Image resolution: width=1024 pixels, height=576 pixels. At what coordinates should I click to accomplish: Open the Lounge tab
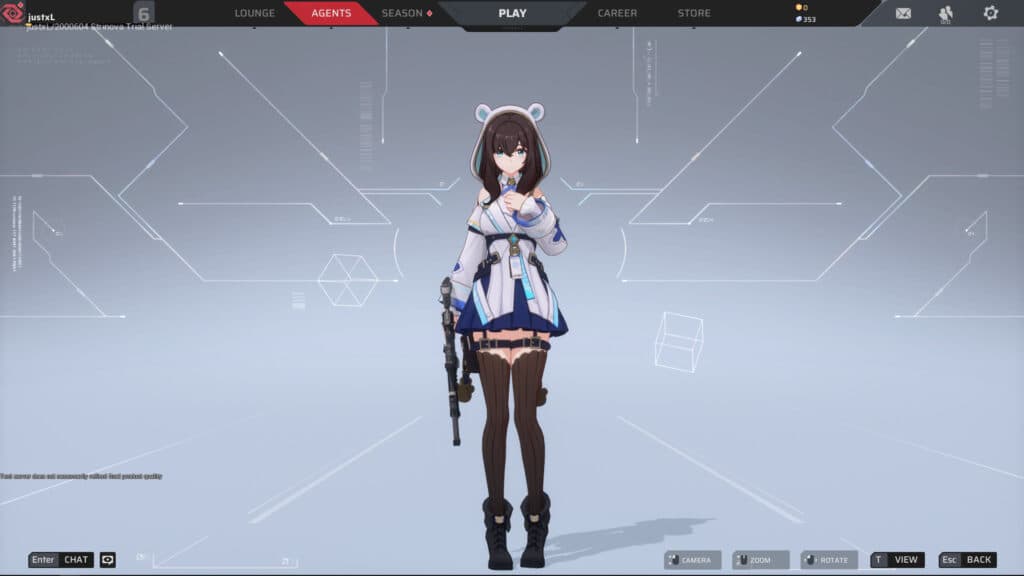tap(254, 13)
